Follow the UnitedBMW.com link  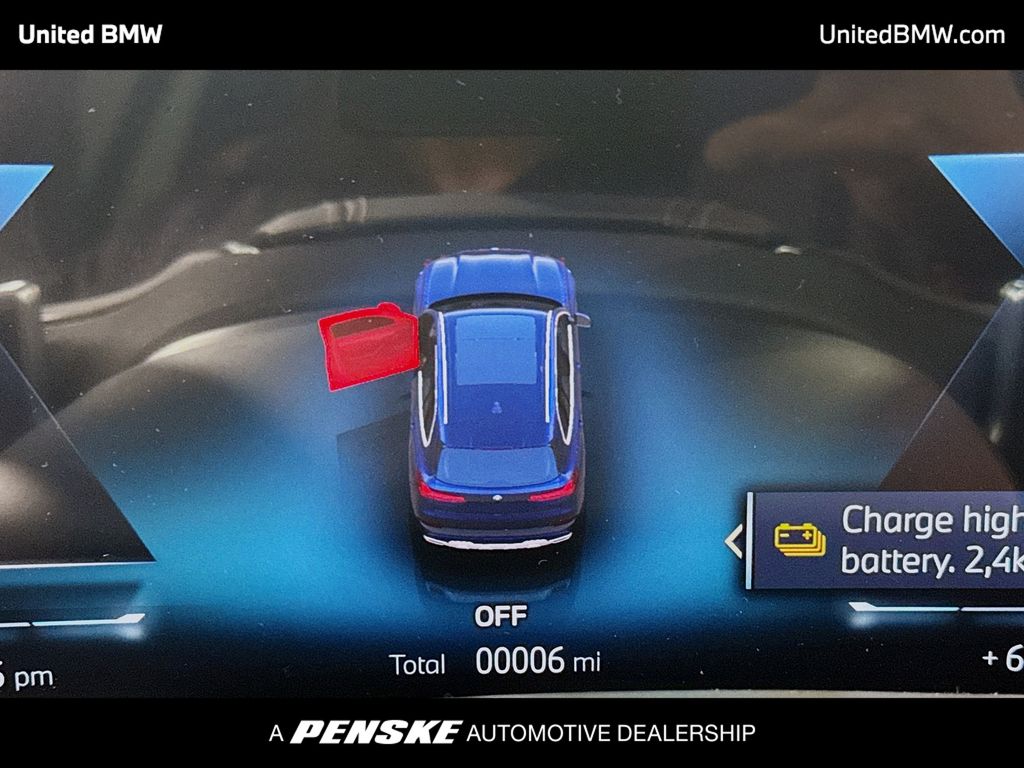(911, 35)
